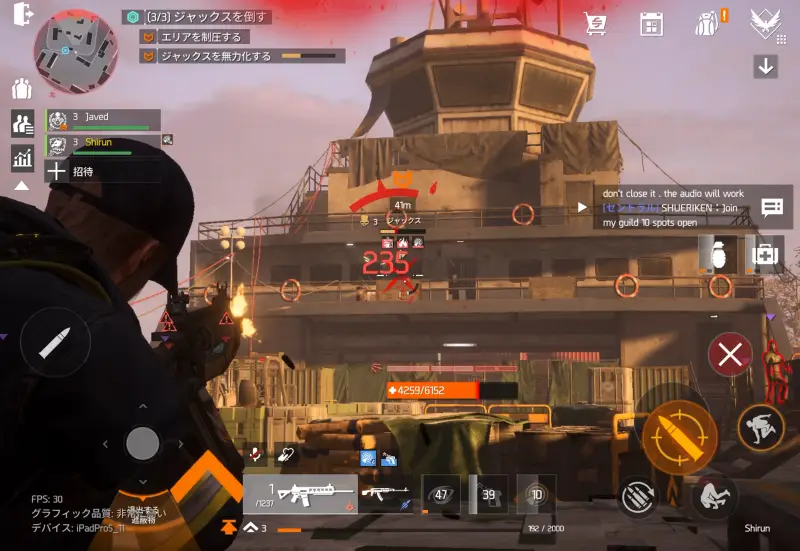Image resolution: width=800 pixels, height=551 pixels.
Task: Open the chat message panel
Action: [x=772, y=207]
